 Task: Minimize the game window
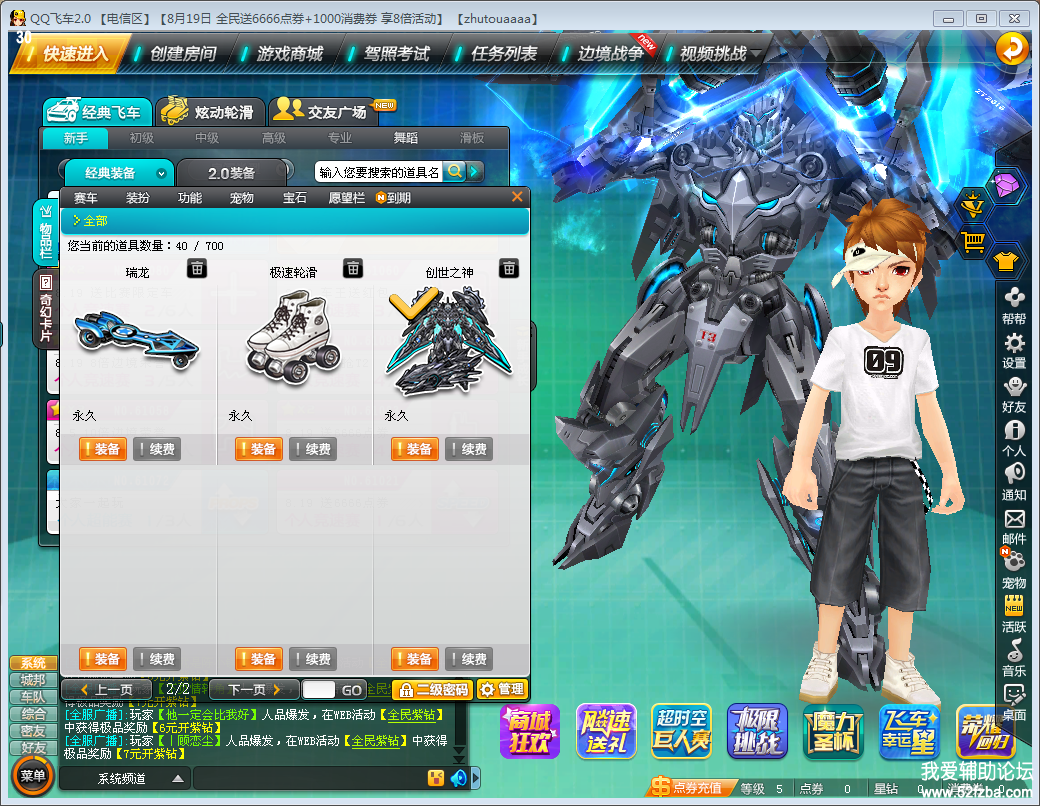(x=949, y=18)
